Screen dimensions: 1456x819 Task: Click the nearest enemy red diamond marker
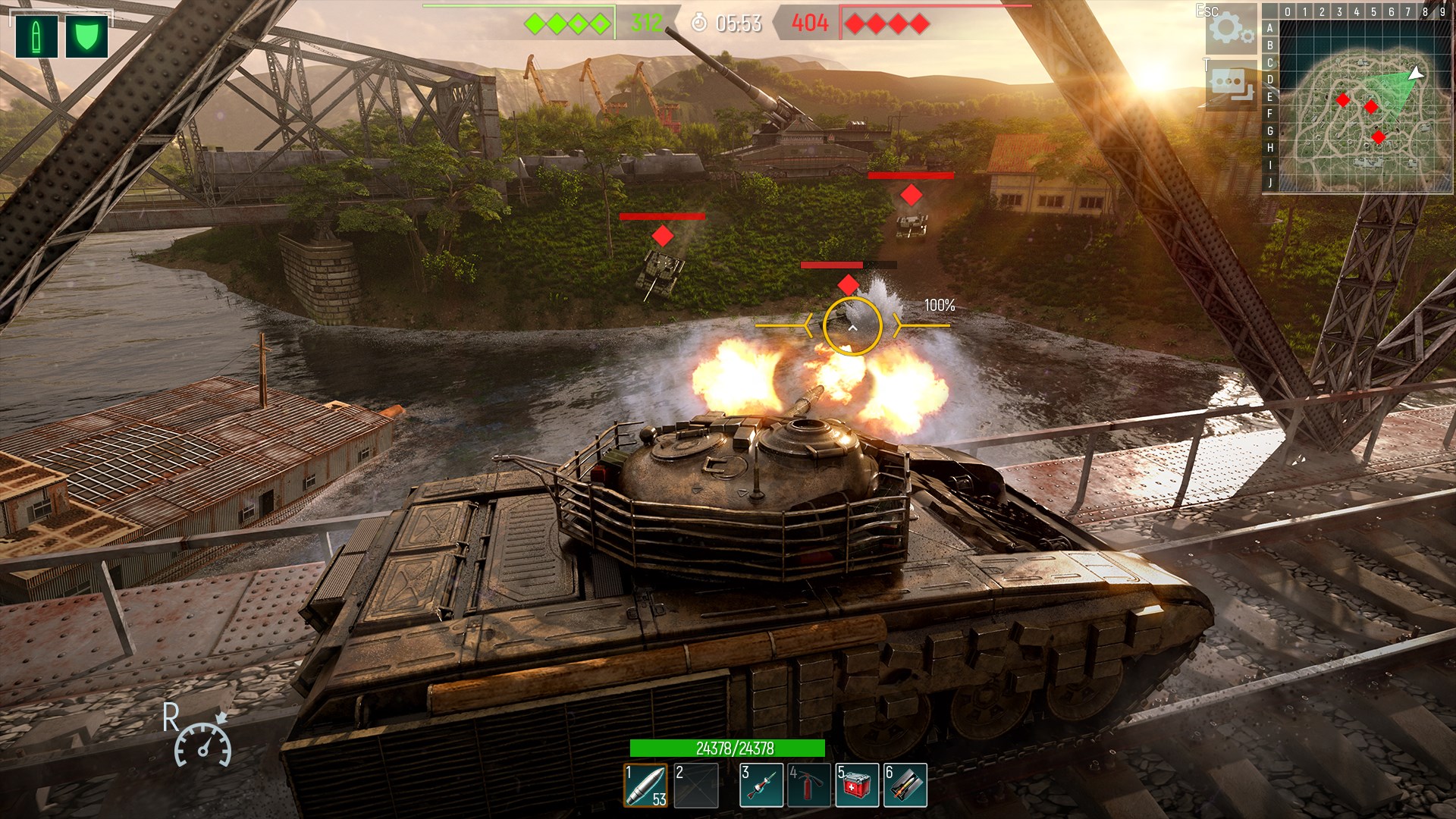[x=849, y=284]
